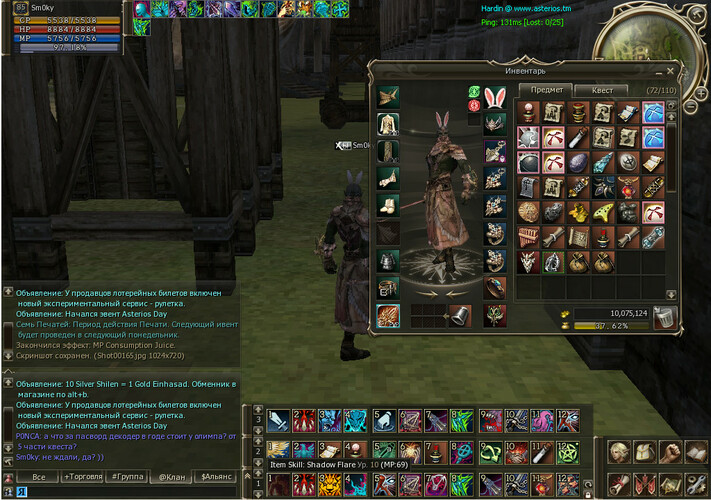Open the Все chat tab
Screen dimensions: 711x500
[x=39, y=477]
